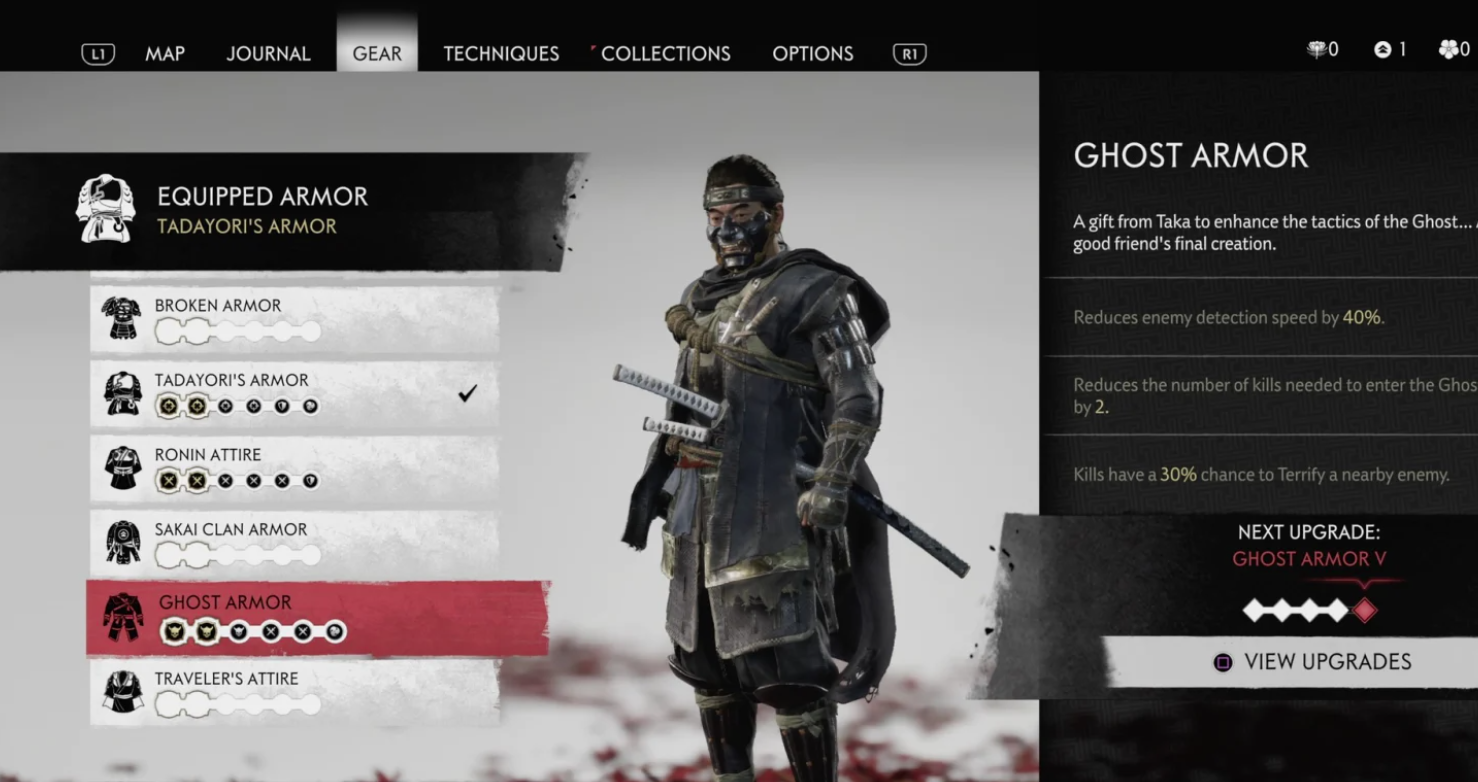This screenshot has height=782, width=1478.
Task: Choose Tadayori's Armor row
Action: tap(295, 394)
